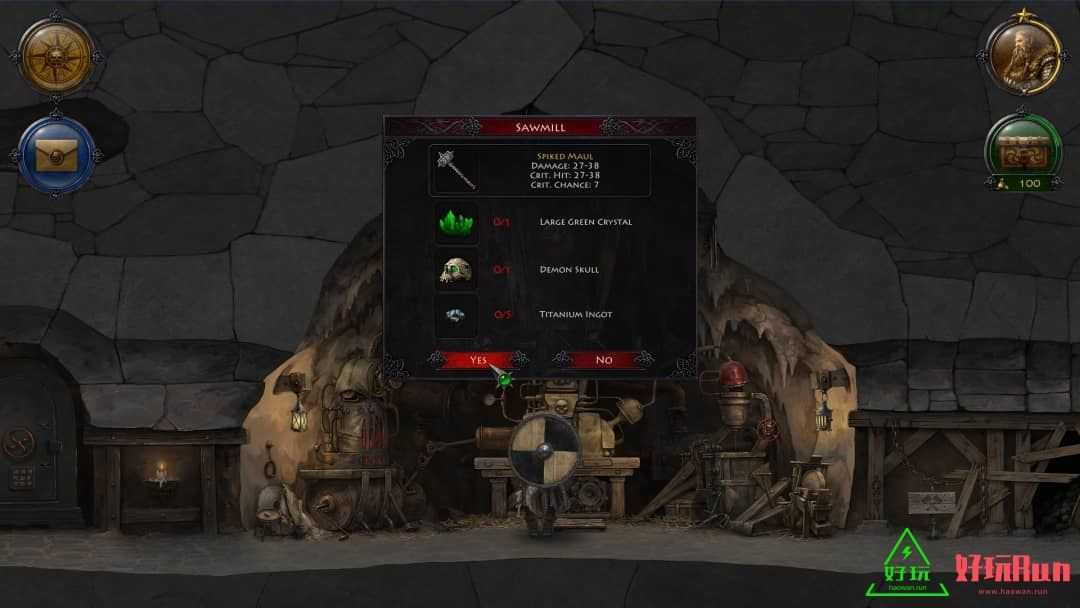Confirm crafting with the Yes button
This screenshot has height=608, width=1080.
click(478, 360)
